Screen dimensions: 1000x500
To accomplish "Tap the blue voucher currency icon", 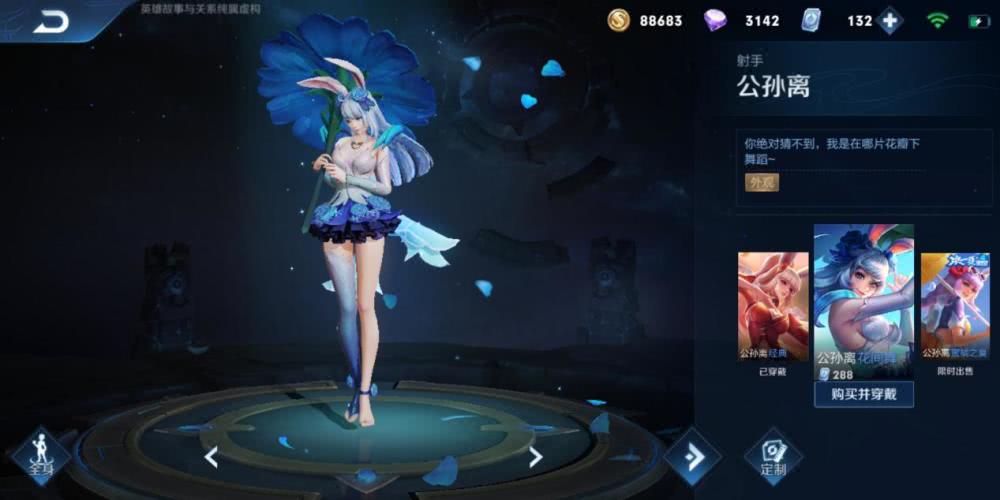I will coord(811,21).
